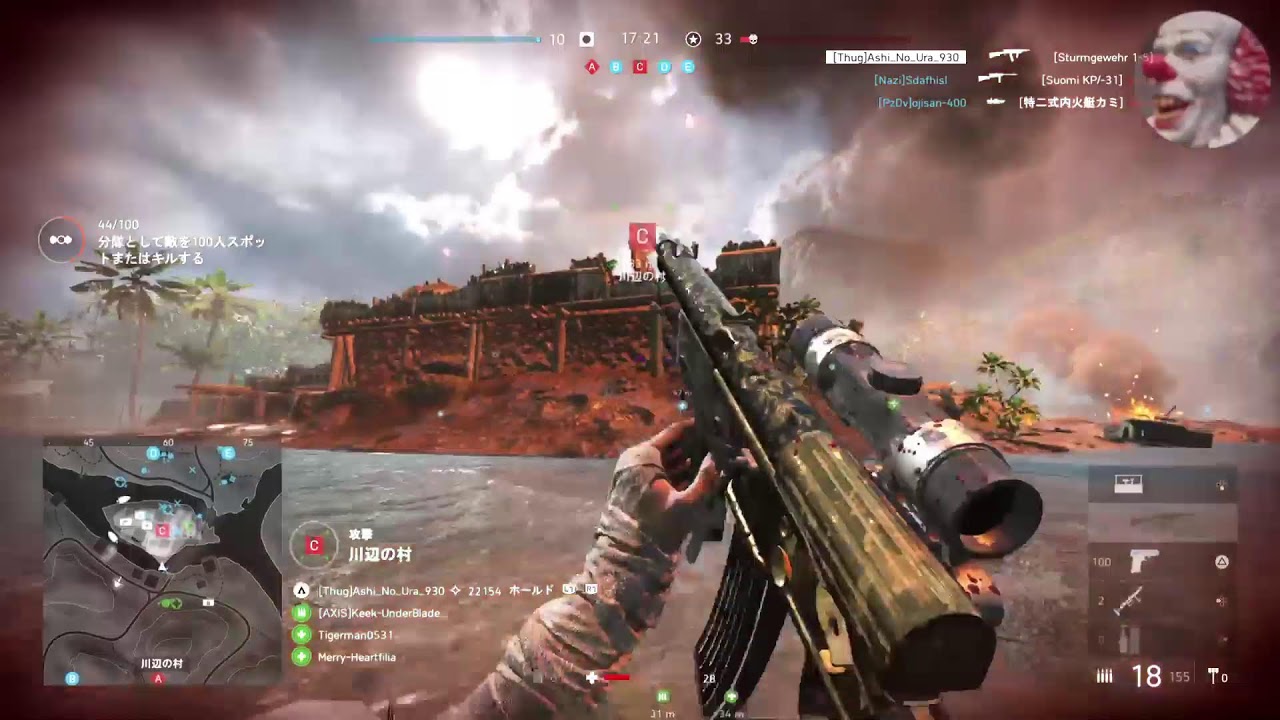
Task: Click the minimap
Action: tap(162, 562)
